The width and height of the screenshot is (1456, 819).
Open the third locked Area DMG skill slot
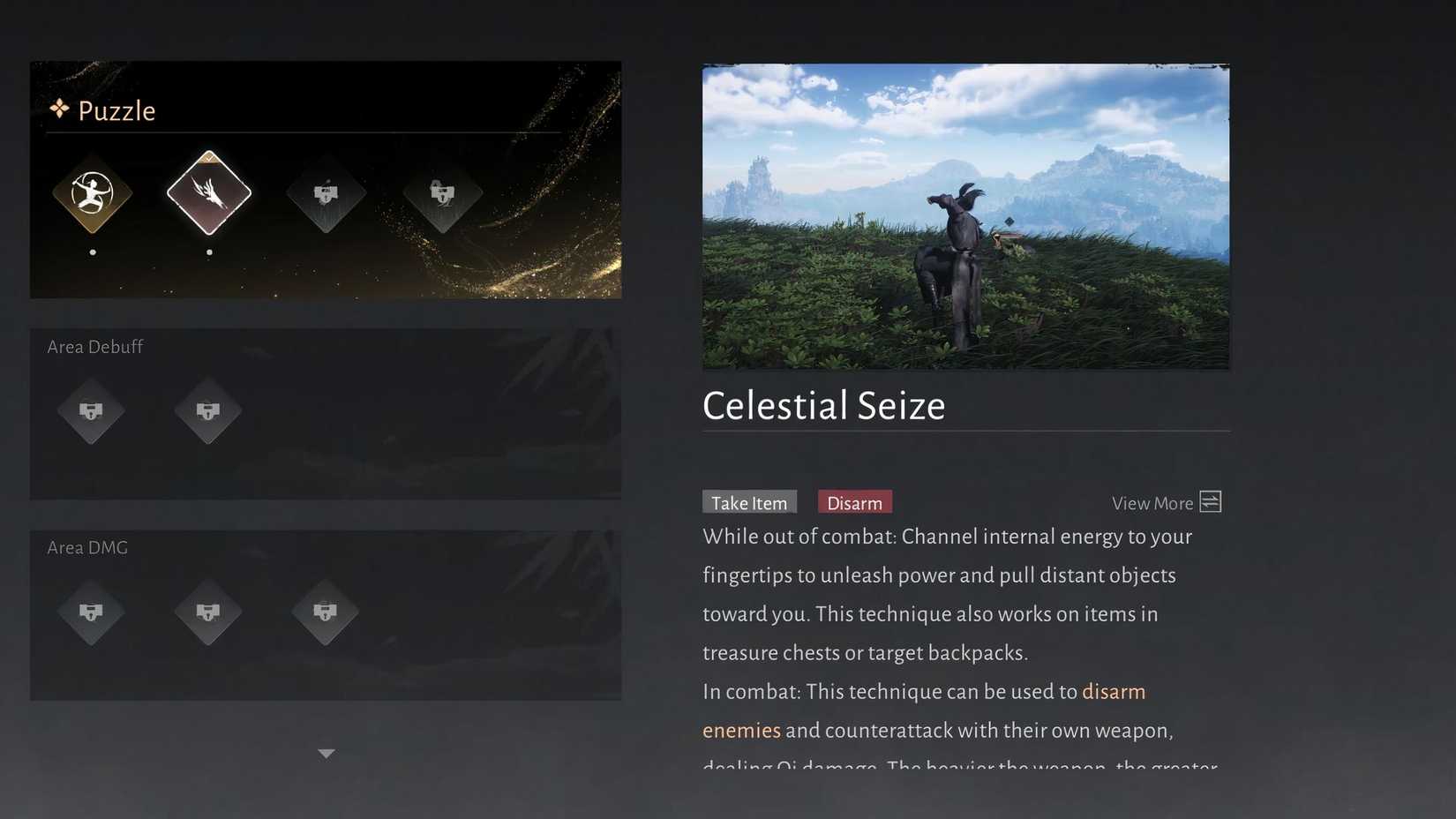[x=325, y=613]
